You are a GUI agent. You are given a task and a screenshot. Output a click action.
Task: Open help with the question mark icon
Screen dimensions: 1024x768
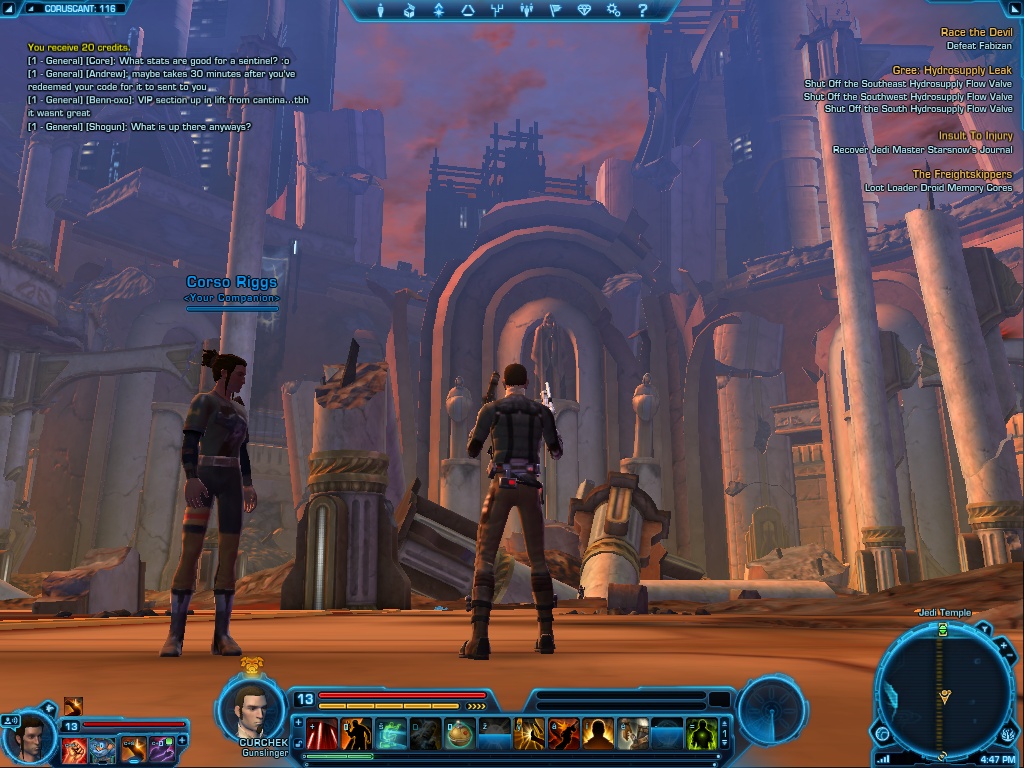point(643,11)
